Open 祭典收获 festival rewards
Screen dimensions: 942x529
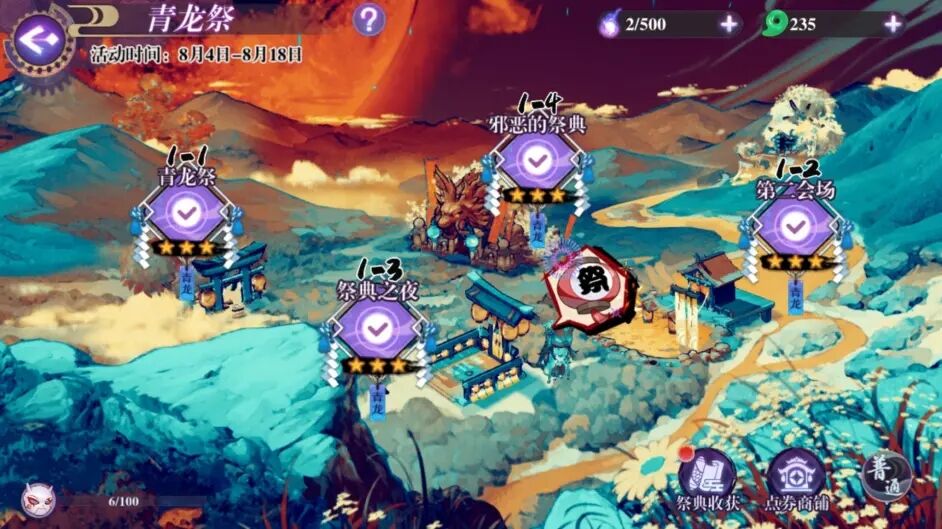click(x=708, y=478)
